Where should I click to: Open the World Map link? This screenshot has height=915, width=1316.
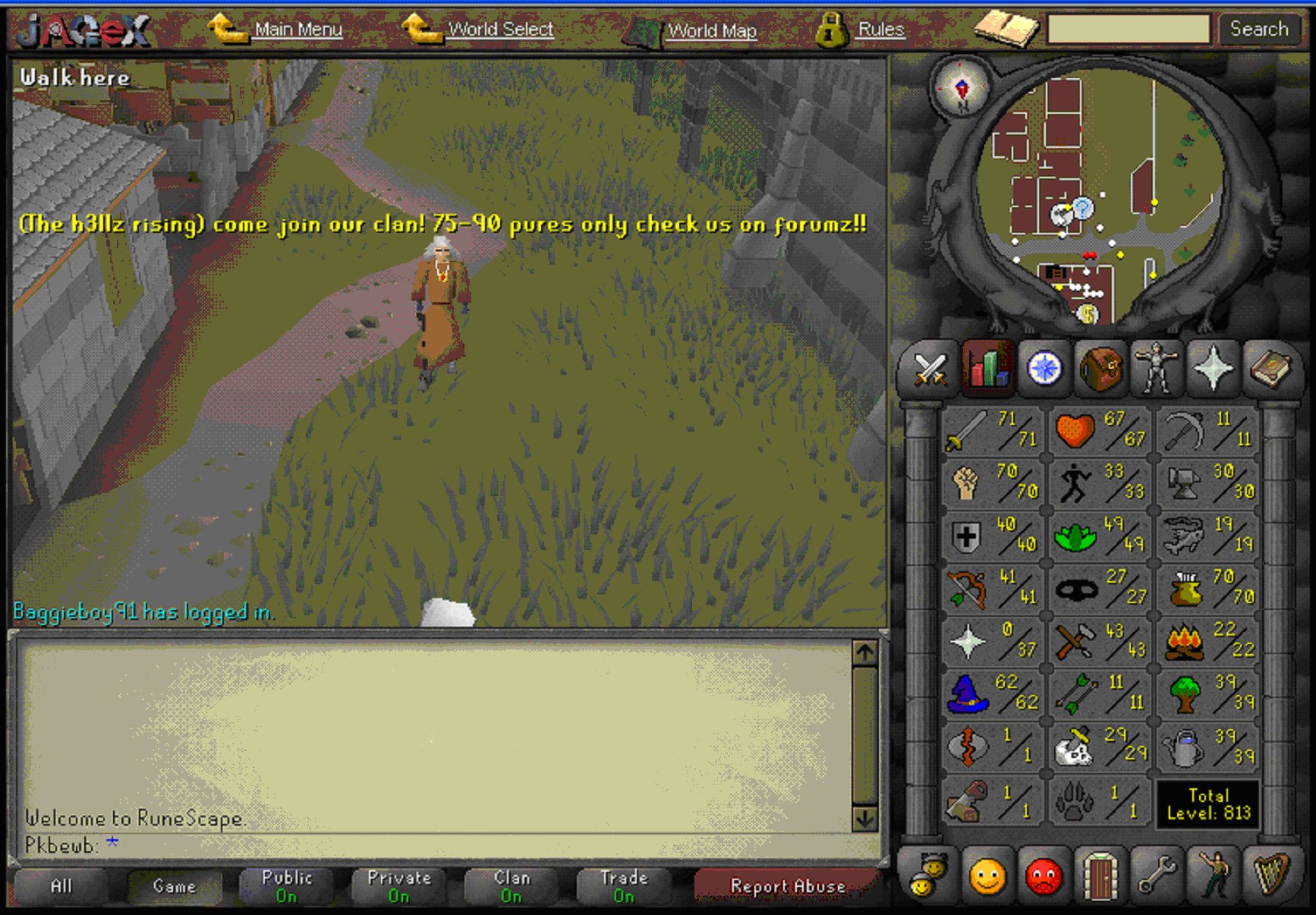[711, 31]
